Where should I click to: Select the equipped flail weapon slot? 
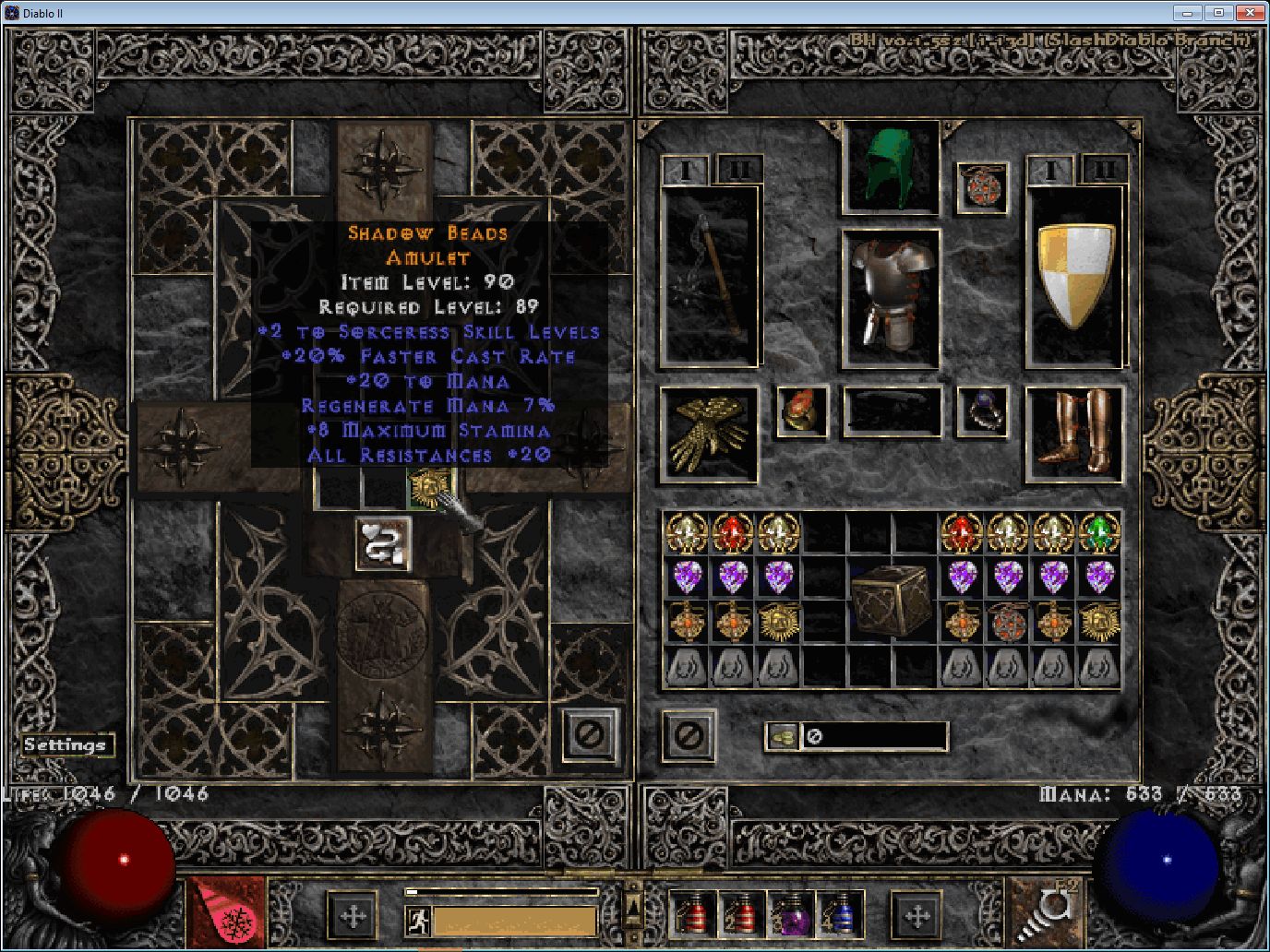(x=710, y=276)
